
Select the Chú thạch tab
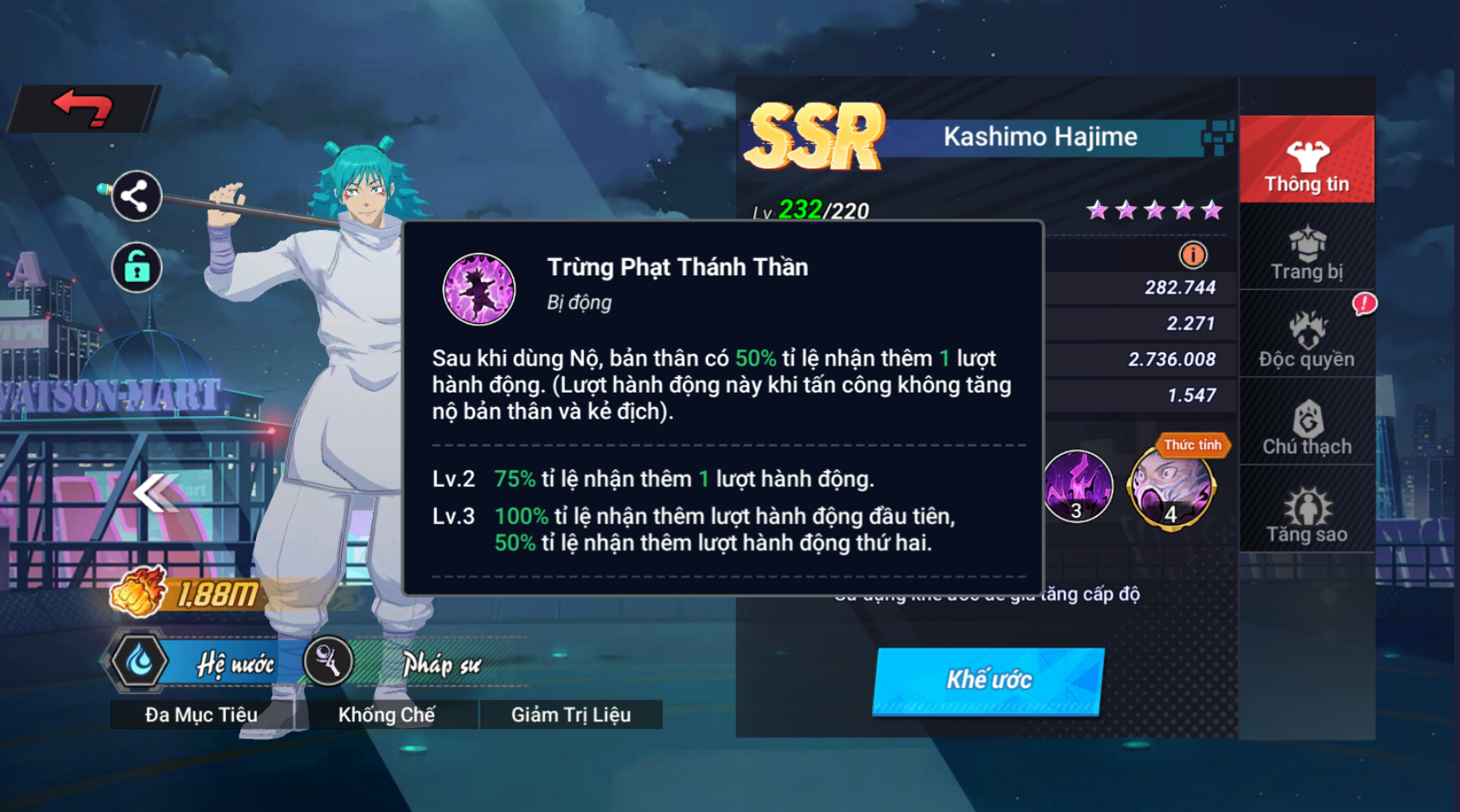1306,427
